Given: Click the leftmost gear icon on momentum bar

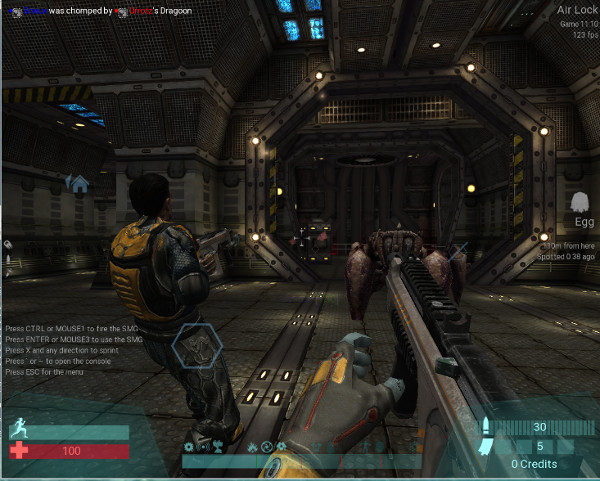Looking at the screenshot, I should [x=188, y=446].
